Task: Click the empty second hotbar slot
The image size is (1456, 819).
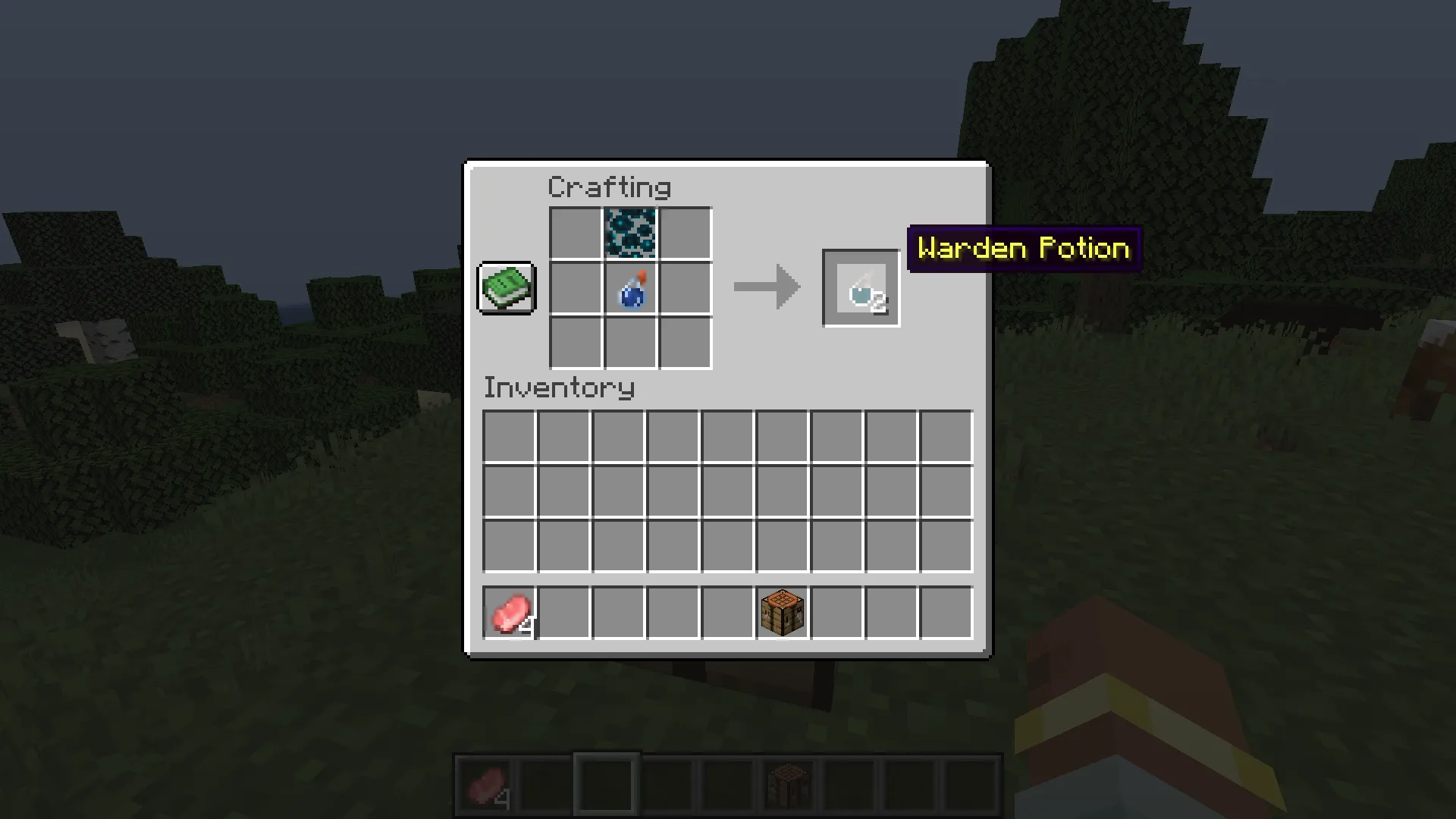Action: click(544, 782)
